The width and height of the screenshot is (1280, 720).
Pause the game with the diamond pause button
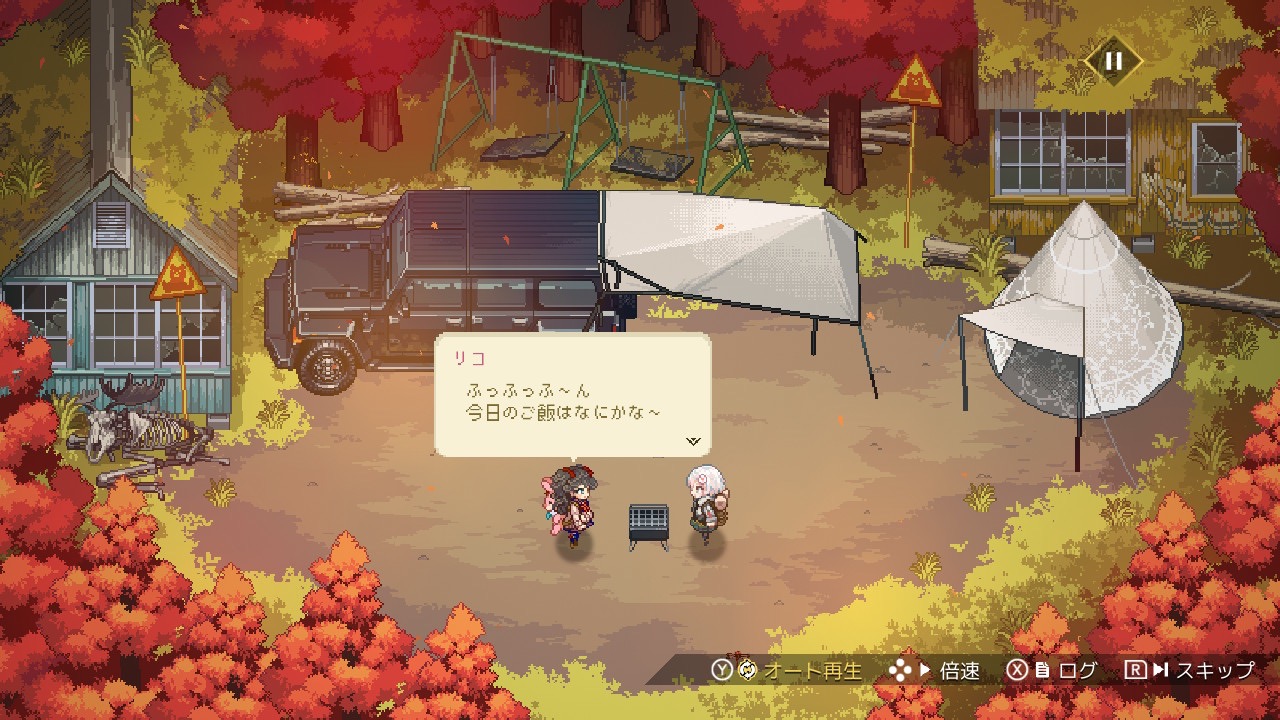pyautogui.click(x=1113, y=61)
